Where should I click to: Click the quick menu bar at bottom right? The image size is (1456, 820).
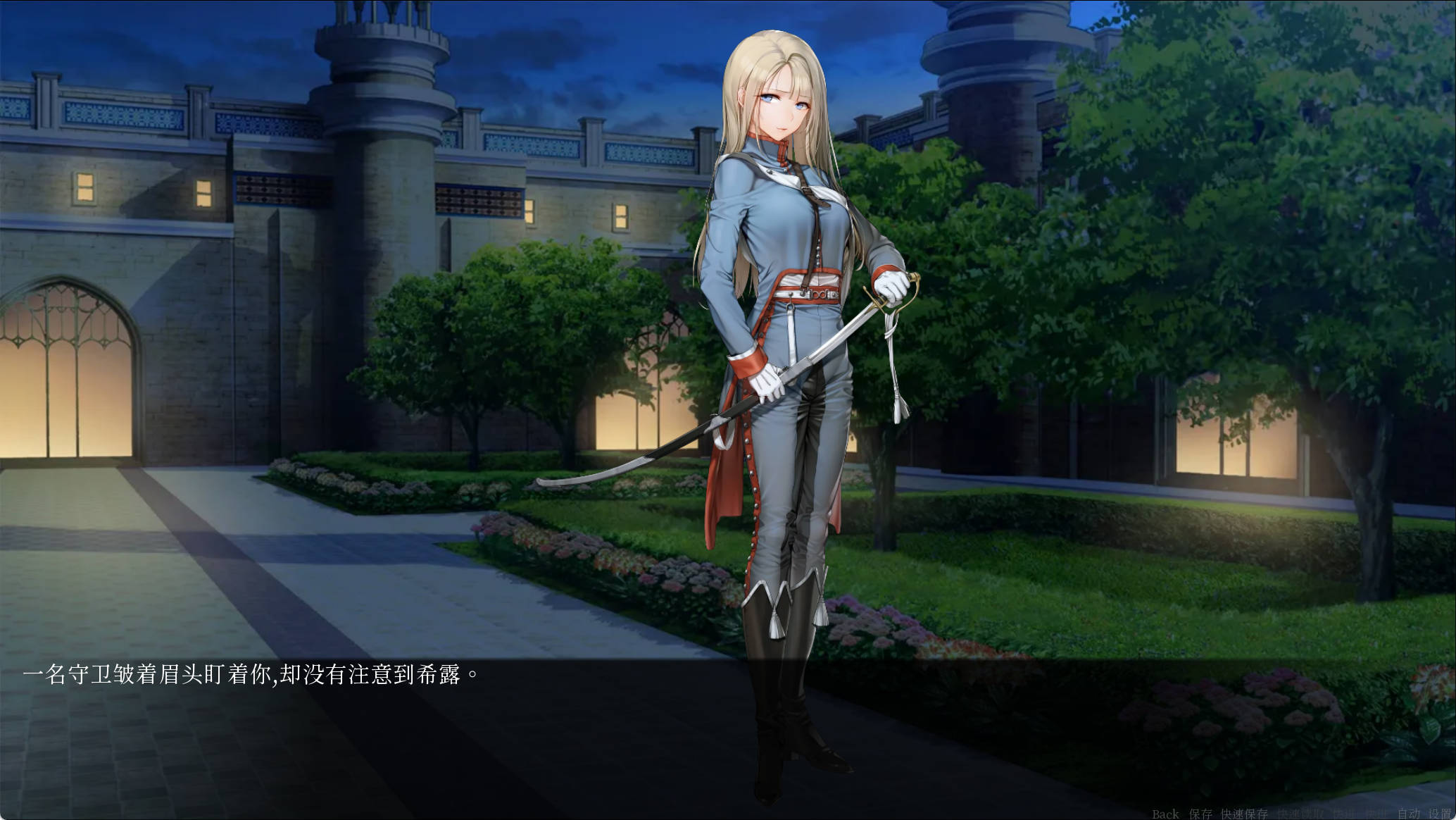(1303, 812)
